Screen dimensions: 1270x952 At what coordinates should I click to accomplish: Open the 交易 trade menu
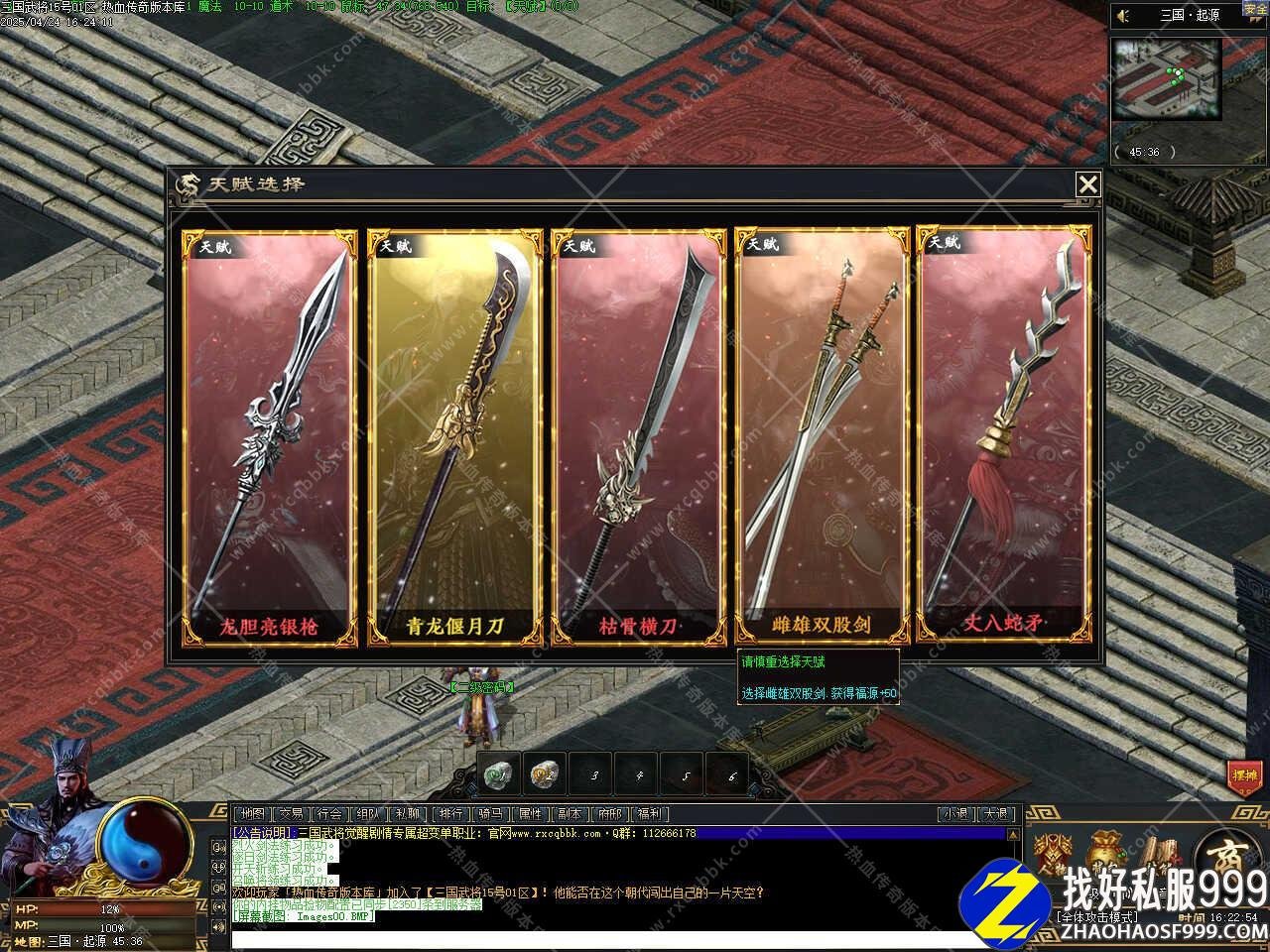click(290, 814)
